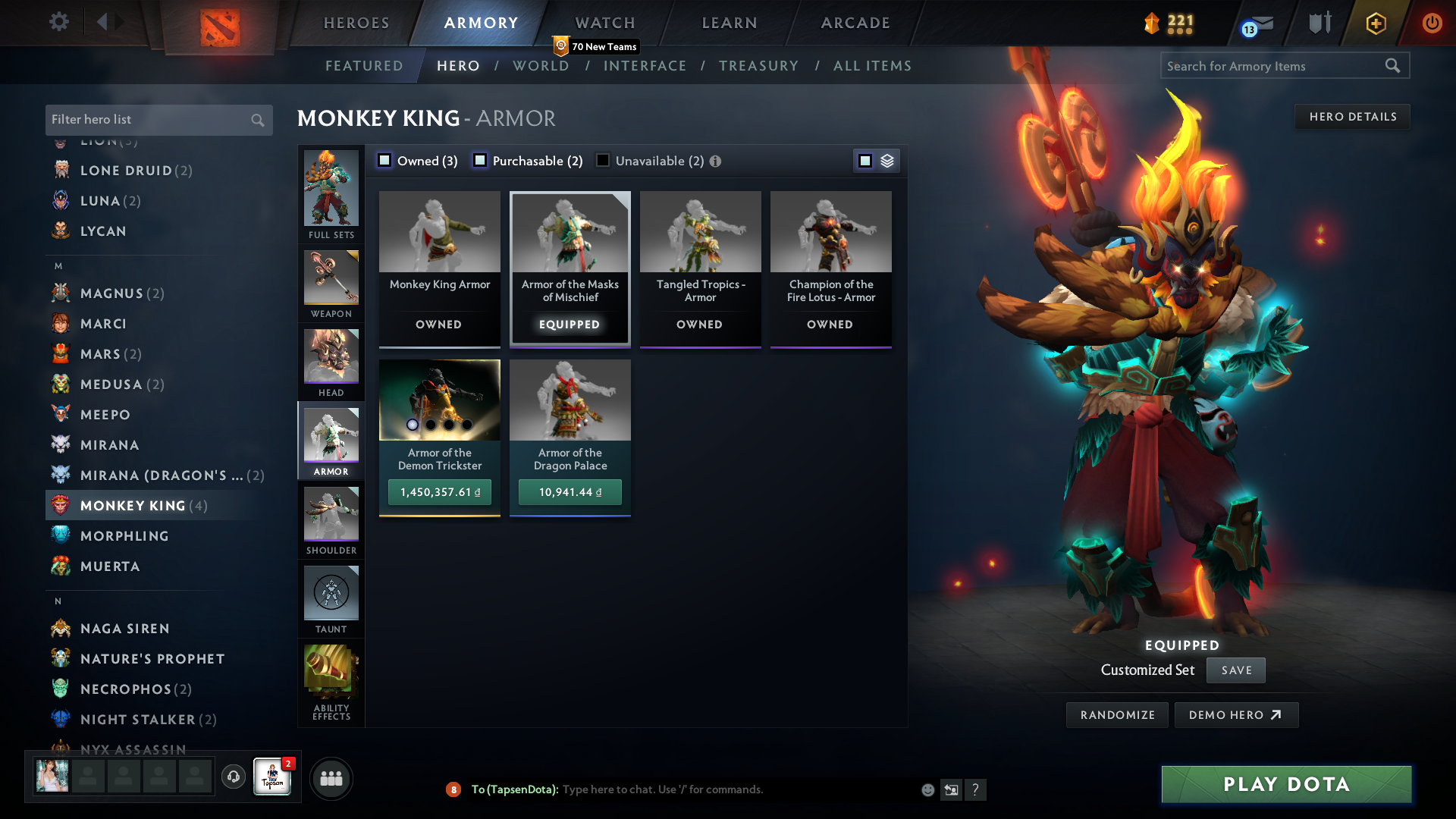Switch to the WATCH tab
Screen dimensions: 1456x819
(604, 23)
